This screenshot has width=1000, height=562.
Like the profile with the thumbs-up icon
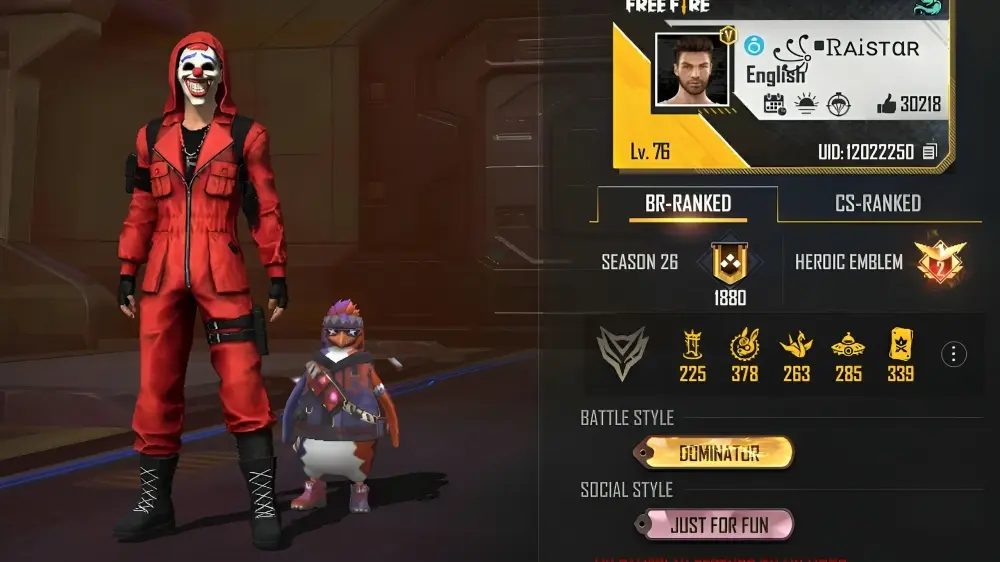[886, 103]
